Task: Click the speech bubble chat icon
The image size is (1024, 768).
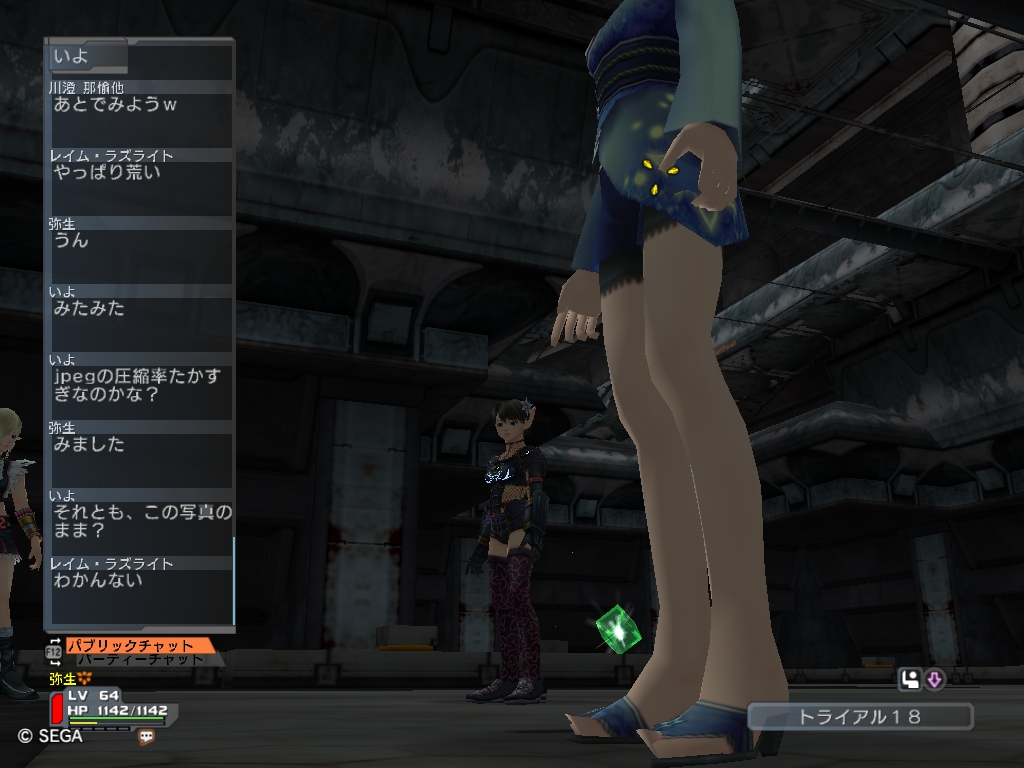Action: (147, 737)
